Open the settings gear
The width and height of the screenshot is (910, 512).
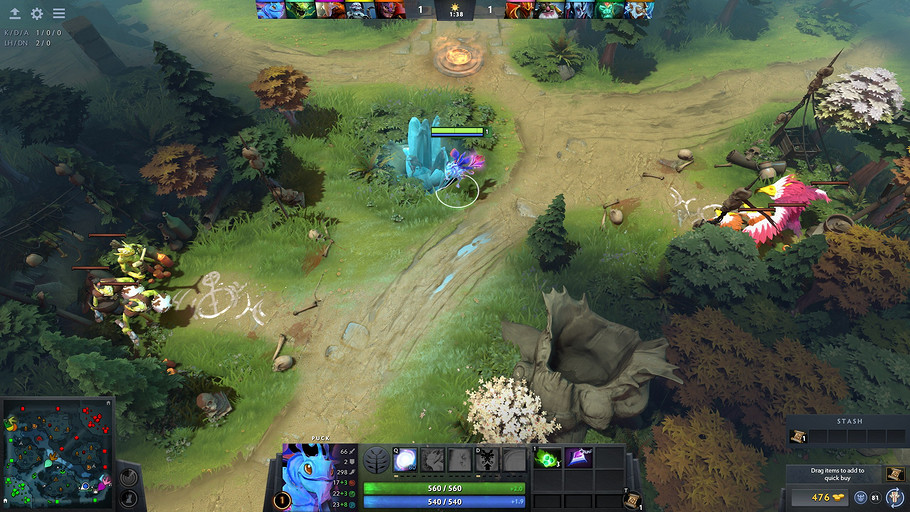37,14
